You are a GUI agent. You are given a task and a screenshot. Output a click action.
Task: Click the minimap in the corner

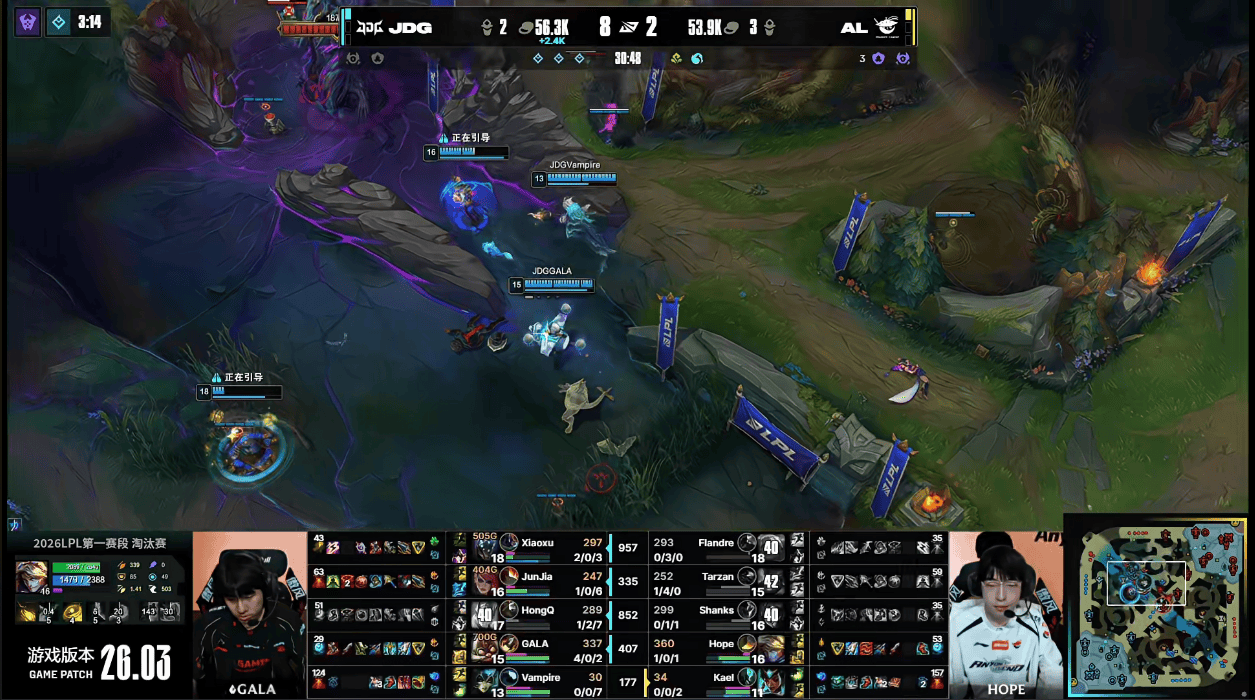coord(1158,605)
